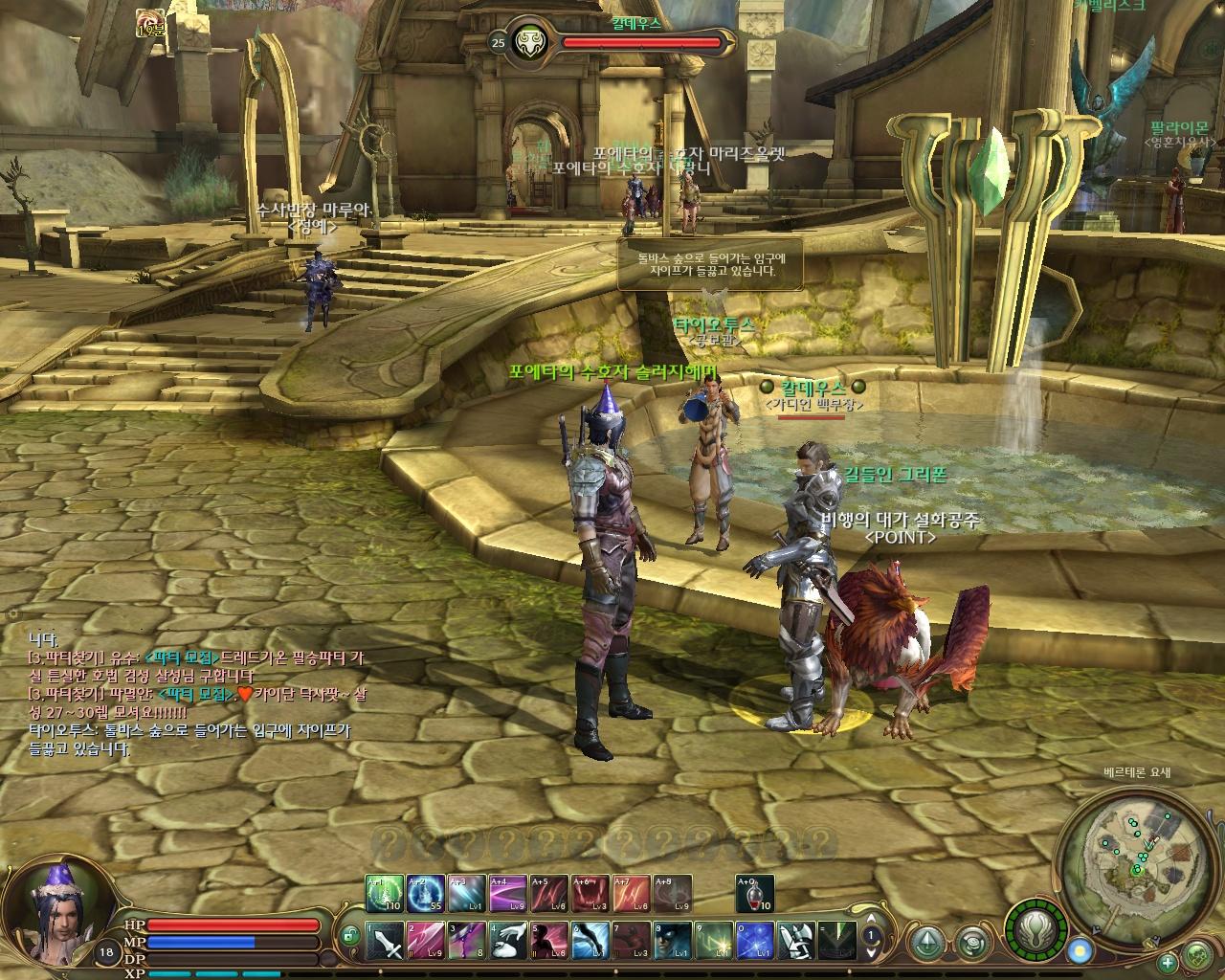Click the sun icon beside the minimap

click(x=1080, y=951)
